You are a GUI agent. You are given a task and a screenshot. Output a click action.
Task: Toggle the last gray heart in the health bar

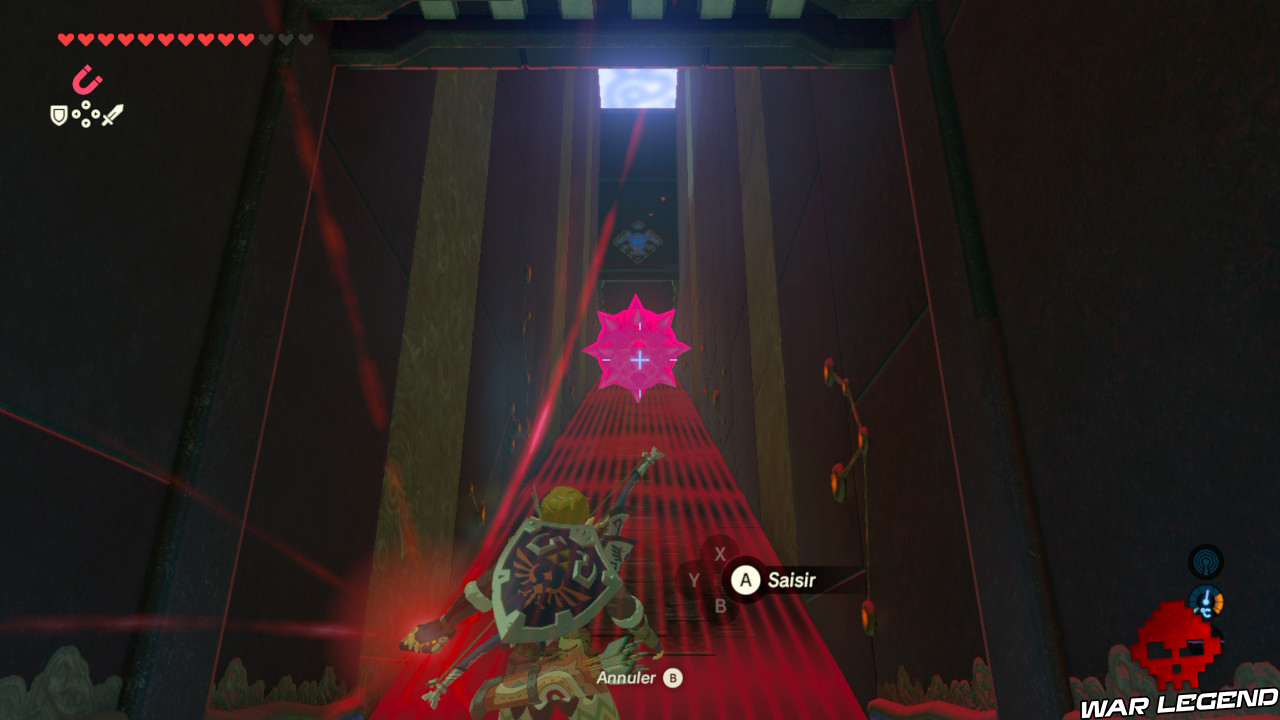click(306, 40)
